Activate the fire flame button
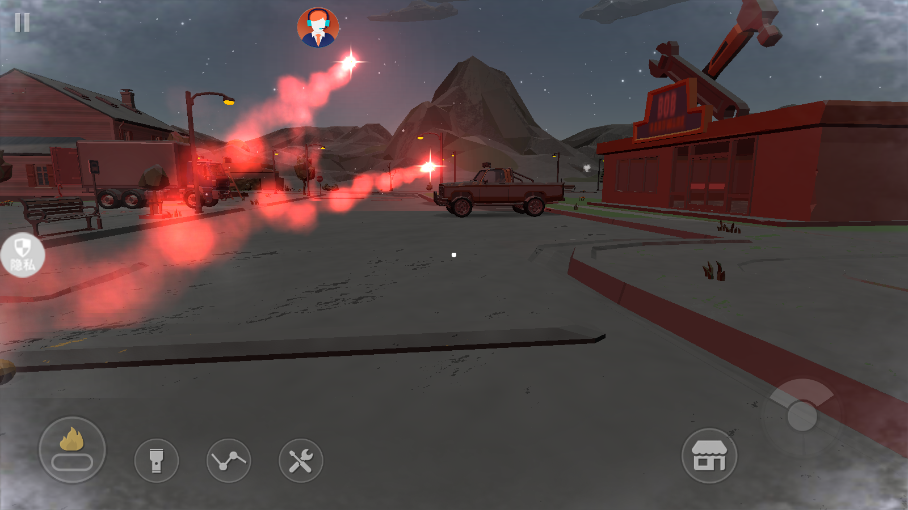This screenshot has height=510, width=908. coord(72,450)
